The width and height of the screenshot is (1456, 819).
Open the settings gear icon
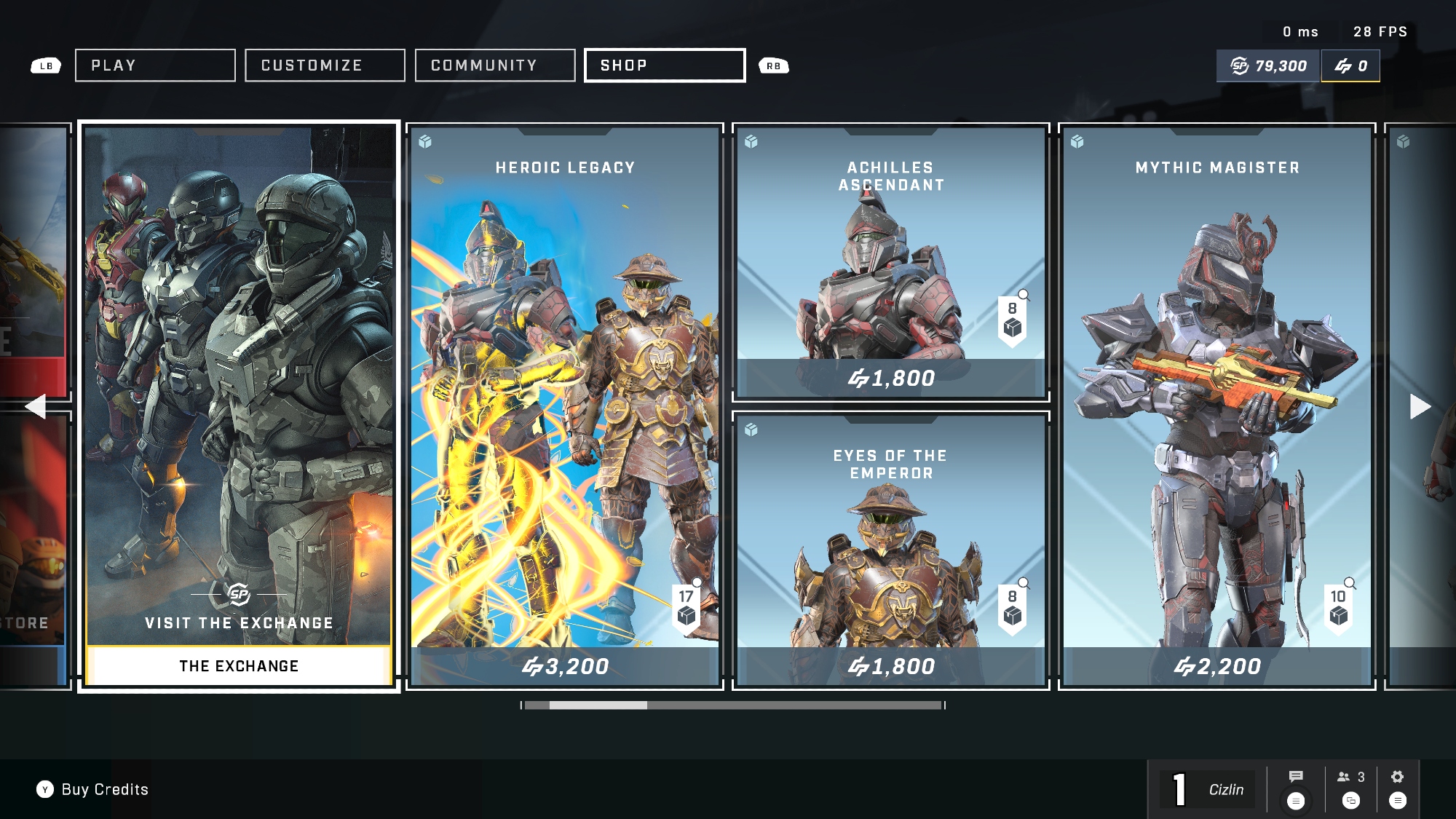pyautogui.click(x=1397, y=777)
